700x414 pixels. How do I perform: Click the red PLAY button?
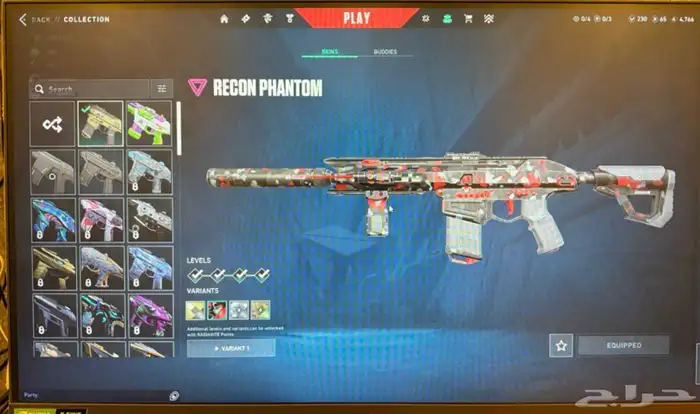tap(356, 17)
